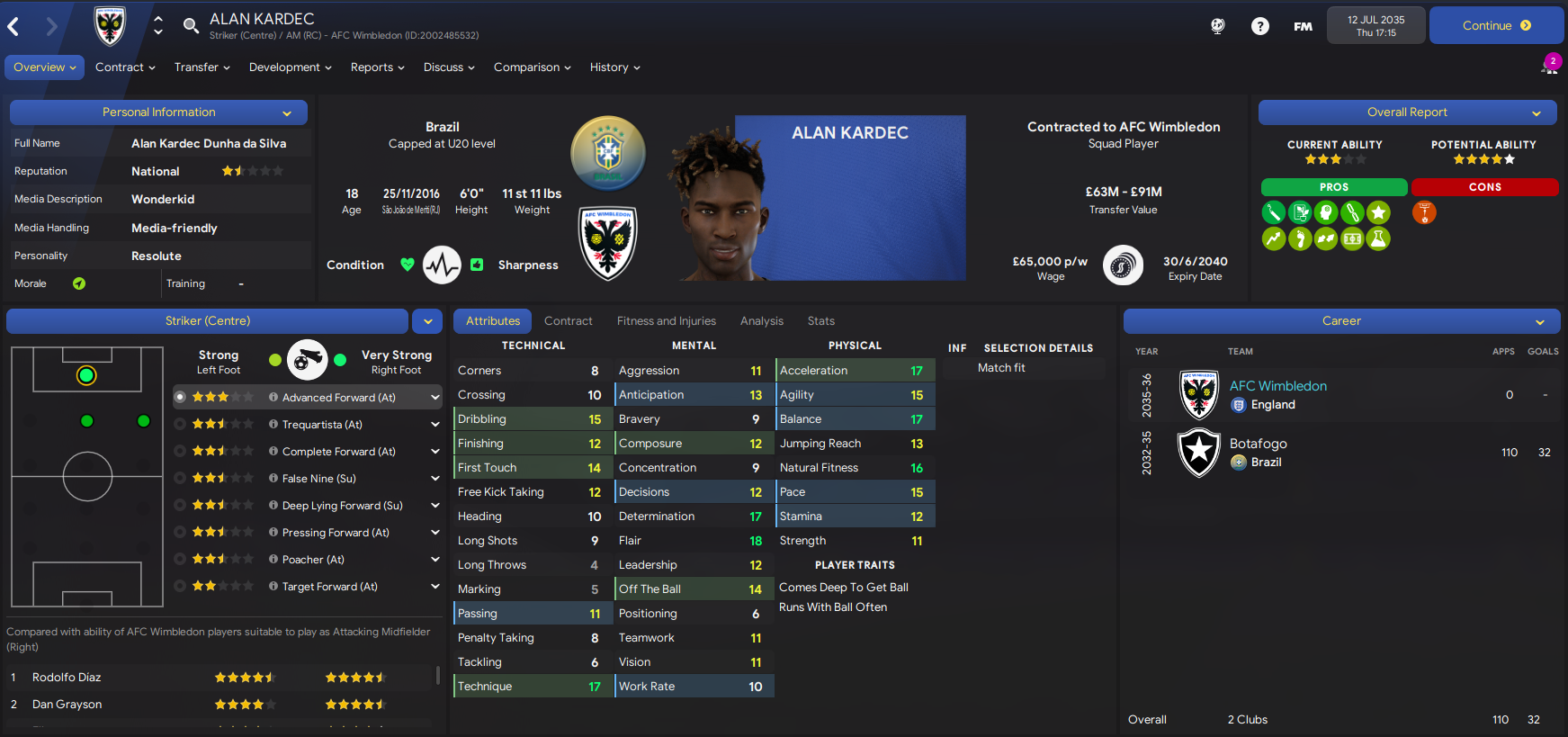Image resolution: width=1568 pixels, height=737 pixels.
Task: Open the Development menu
Action: [x=290, y=67]
